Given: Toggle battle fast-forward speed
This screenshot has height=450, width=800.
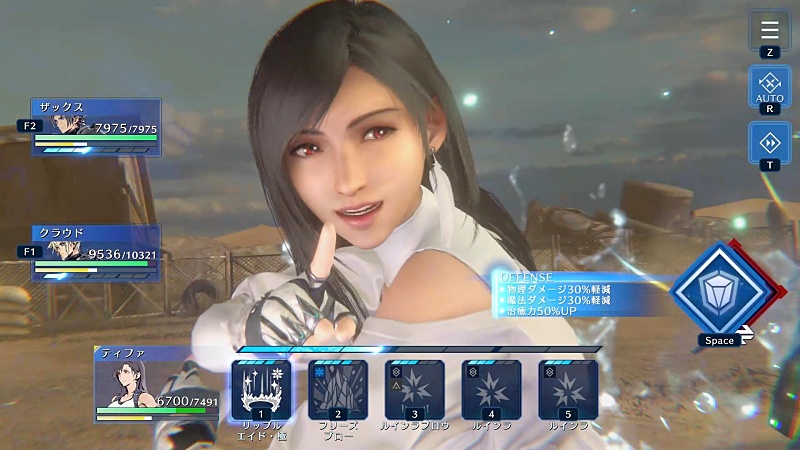Looking at the screenshot, I should coord(769,142).
